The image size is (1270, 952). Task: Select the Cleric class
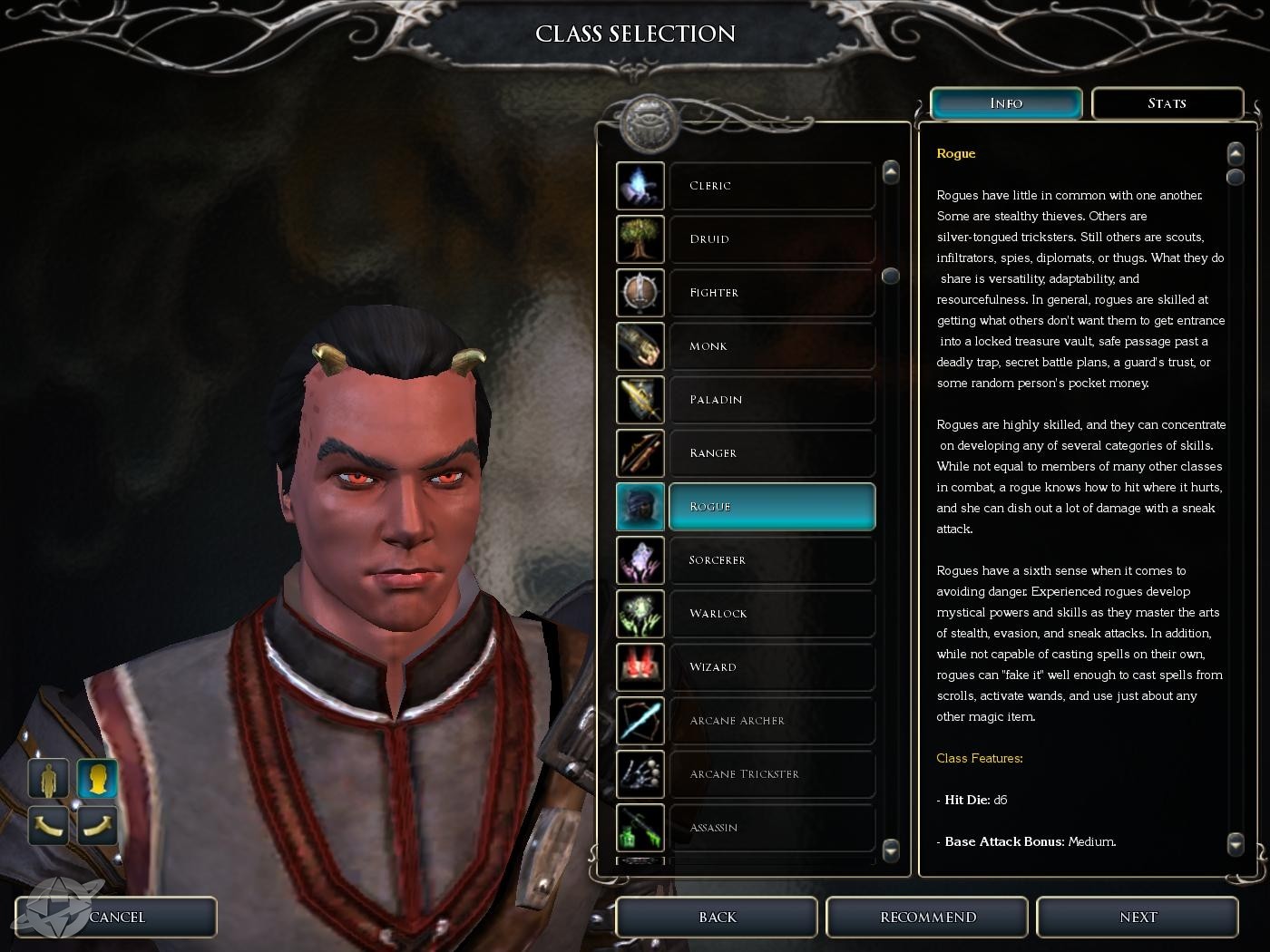pyautogui.click(x=771, y=186)
